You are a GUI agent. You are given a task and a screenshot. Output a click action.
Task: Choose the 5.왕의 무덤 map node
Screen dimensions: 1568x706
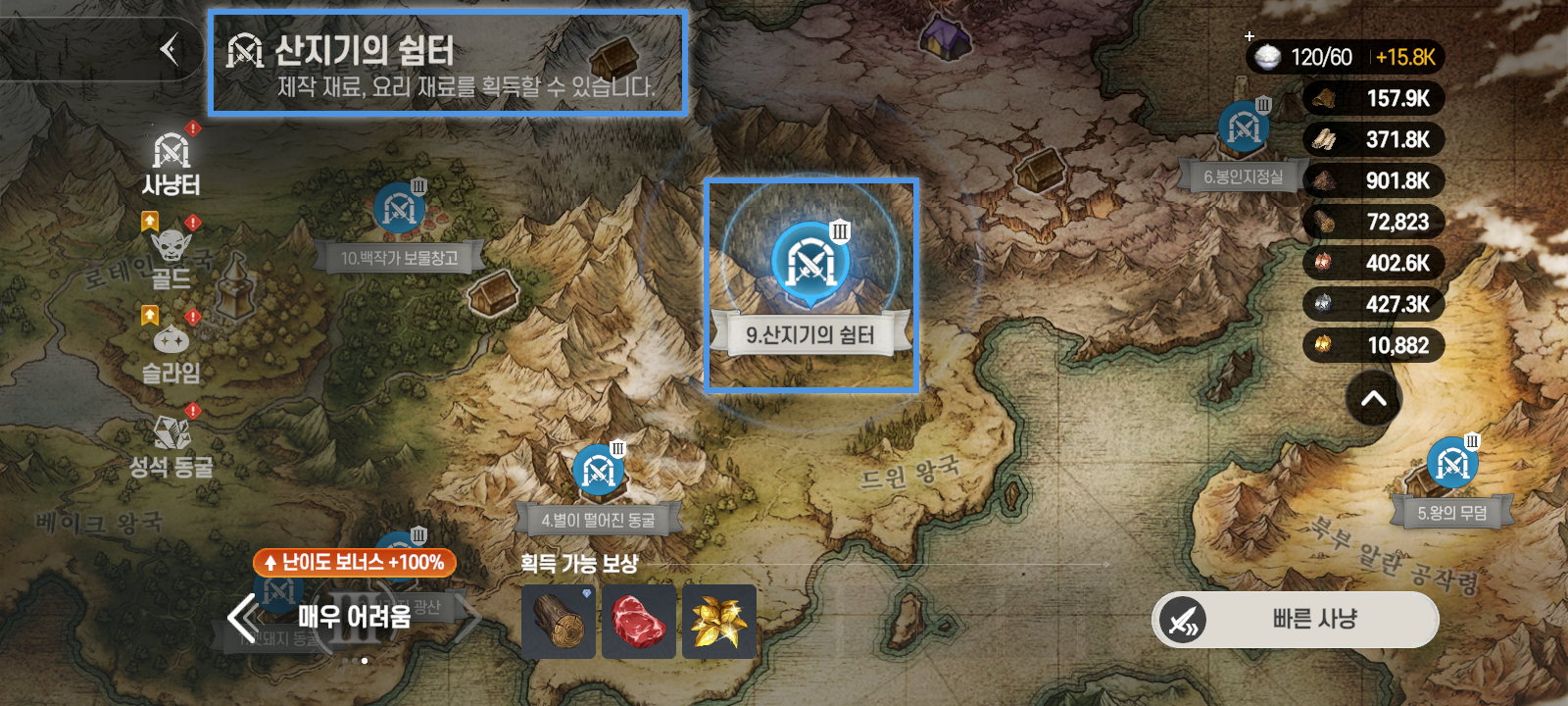pos(1451,465)
